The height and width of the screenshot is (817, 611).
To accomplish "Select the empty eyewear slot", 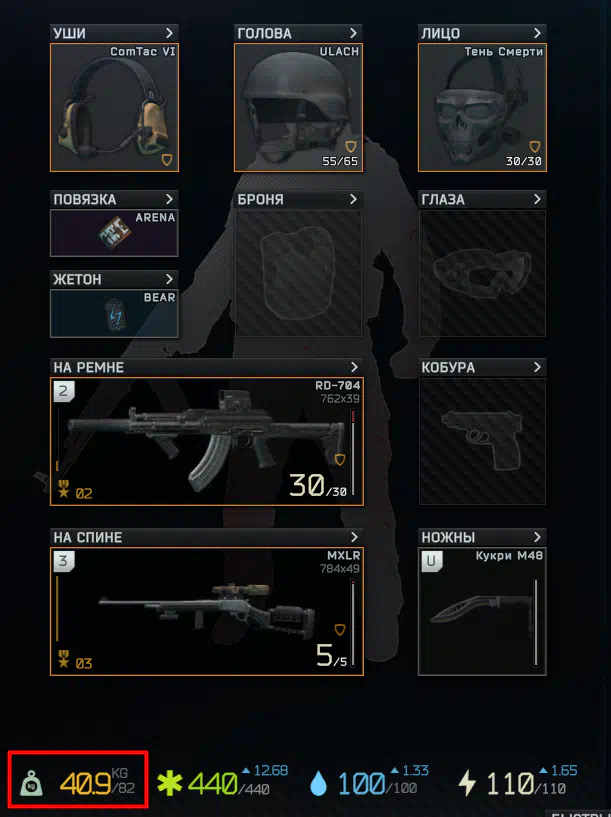I will pyautogui.click(x=482, y=272).
